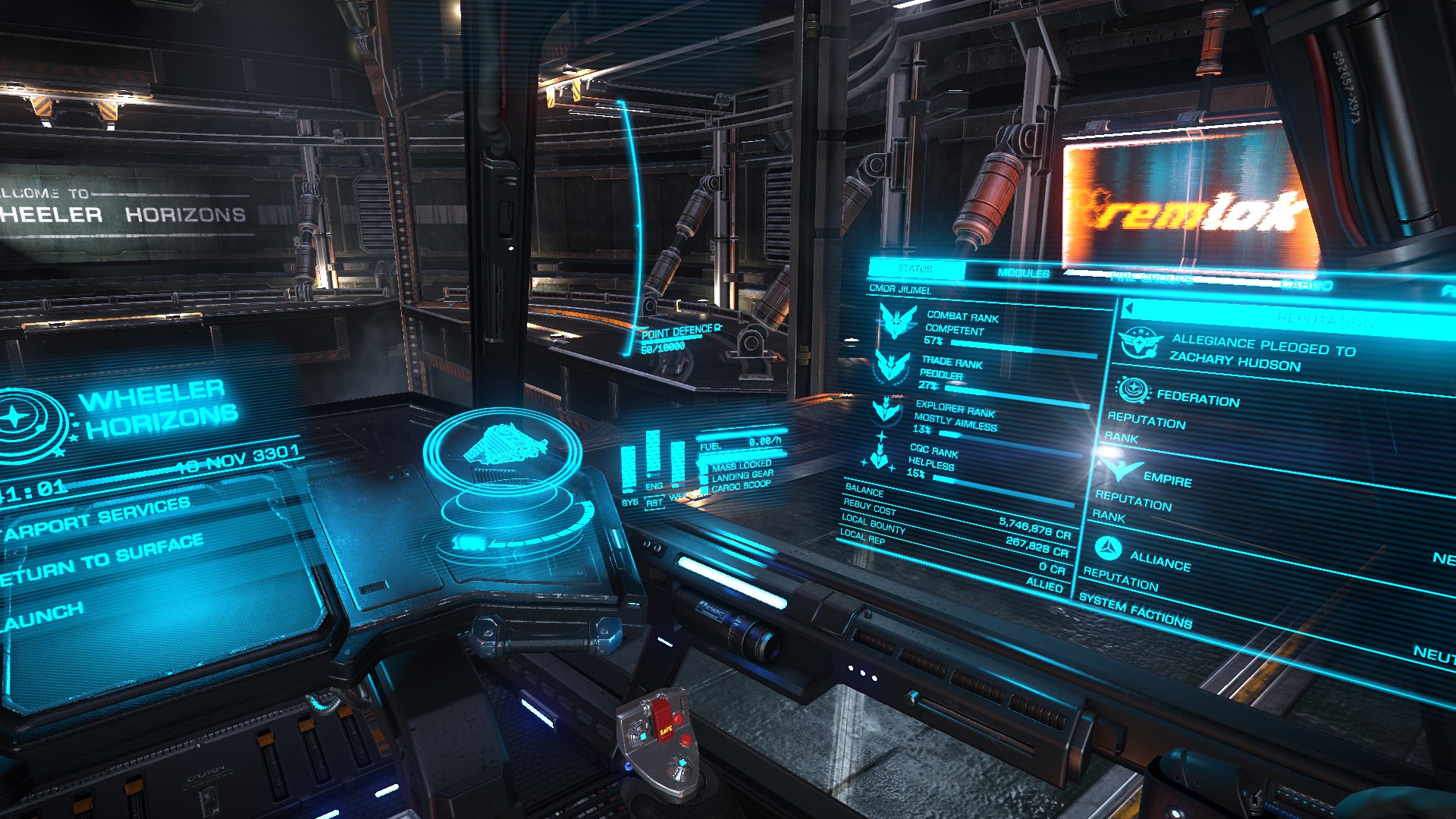Select the Empire reputation row
The height and width of the screenshot is (819, 1456).
[1167, 479]
